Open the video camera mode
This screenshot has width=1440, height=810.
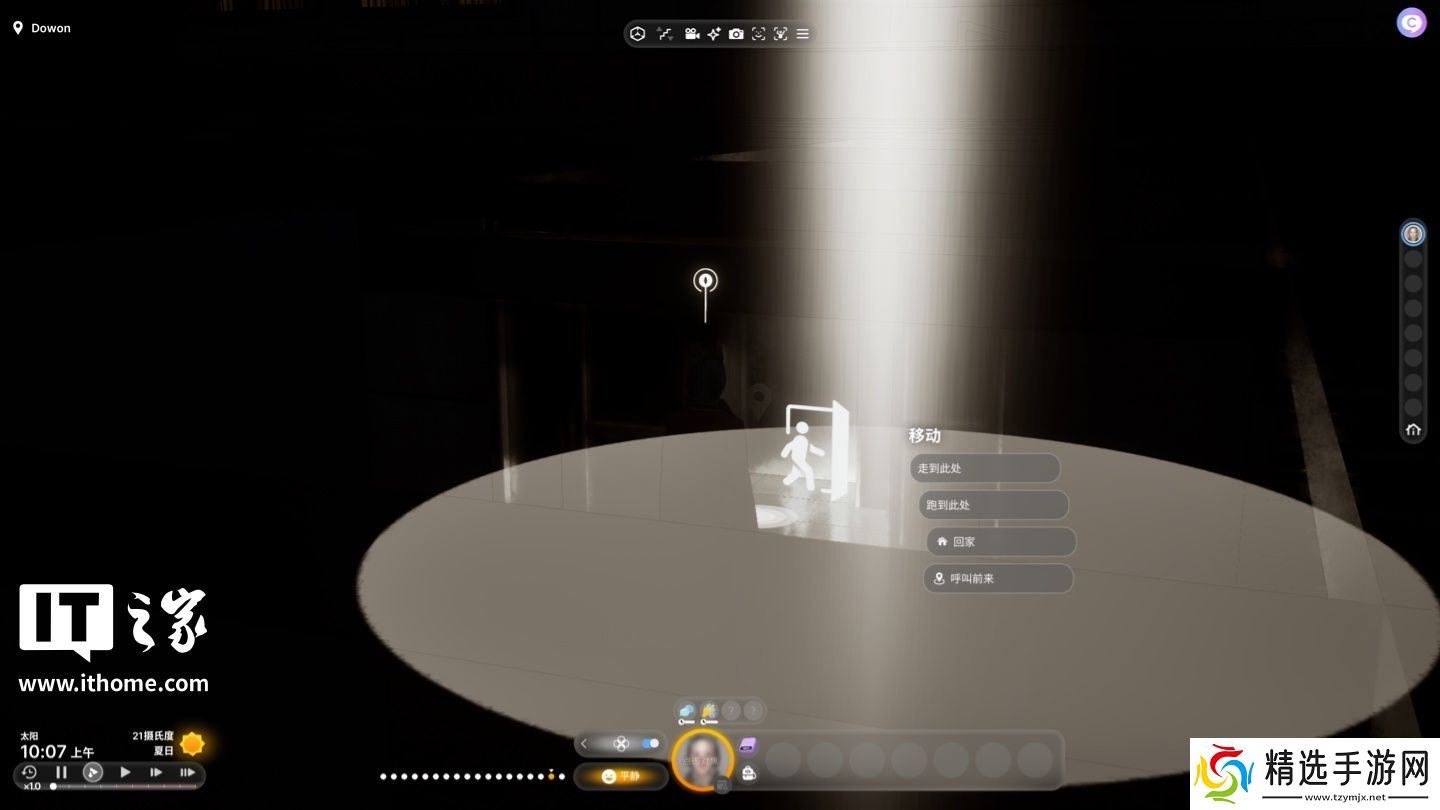[x=691, y=34]
